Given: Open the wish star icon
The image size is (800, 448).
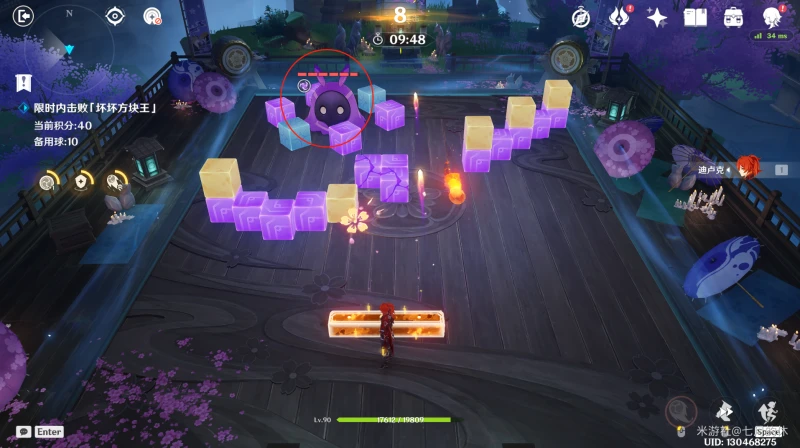Looking at the screenshot, I should pos(657,17).
